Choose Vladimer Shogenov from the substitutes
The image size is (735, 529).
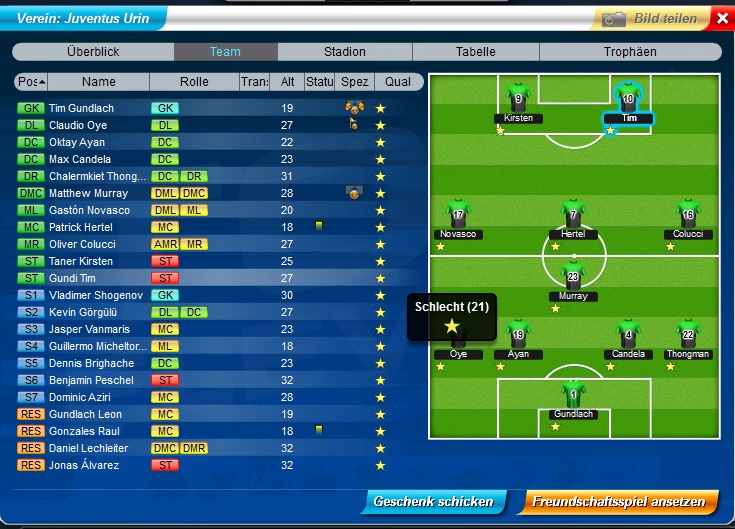(95, 295)
